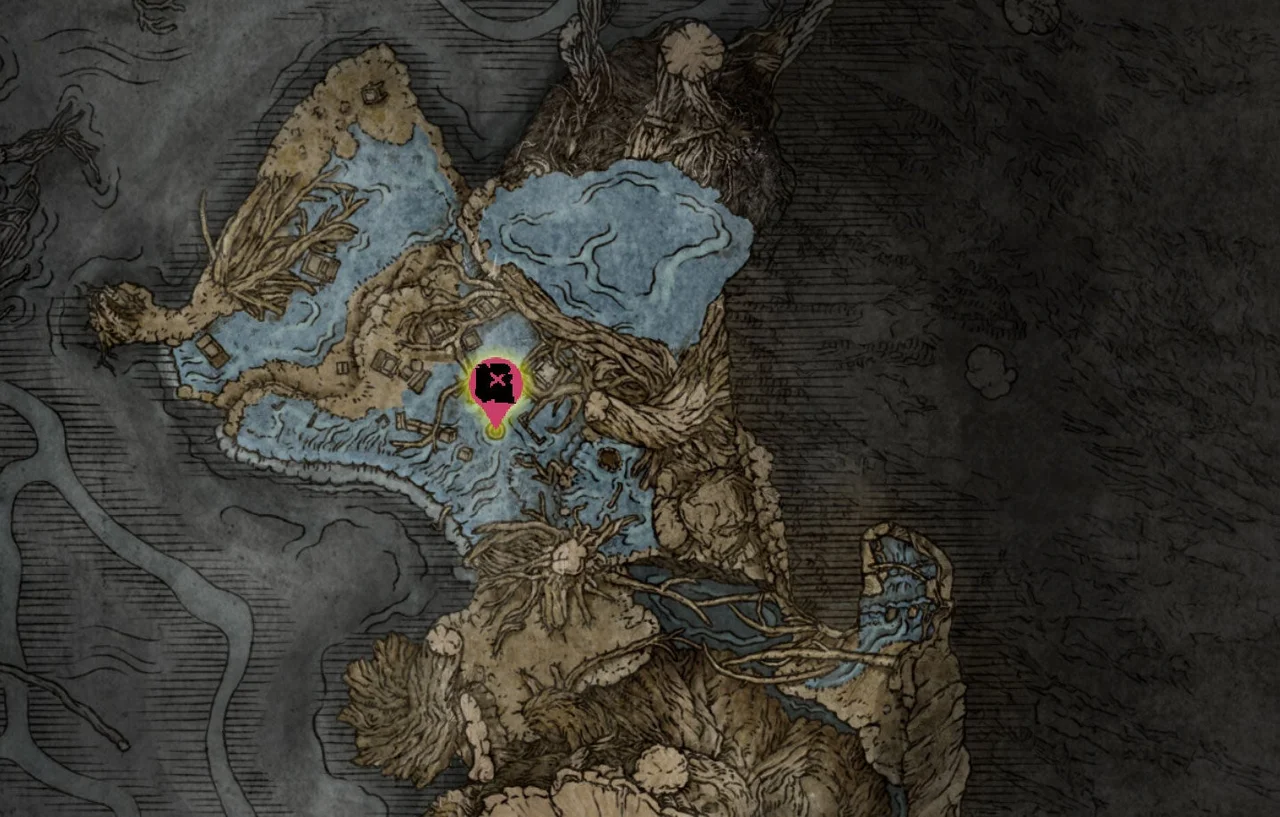Select the small ruin icon near the top-left peninsula
Image resolution: width=1280 pixels, height=817 pixels.
(x=371, y=93)
